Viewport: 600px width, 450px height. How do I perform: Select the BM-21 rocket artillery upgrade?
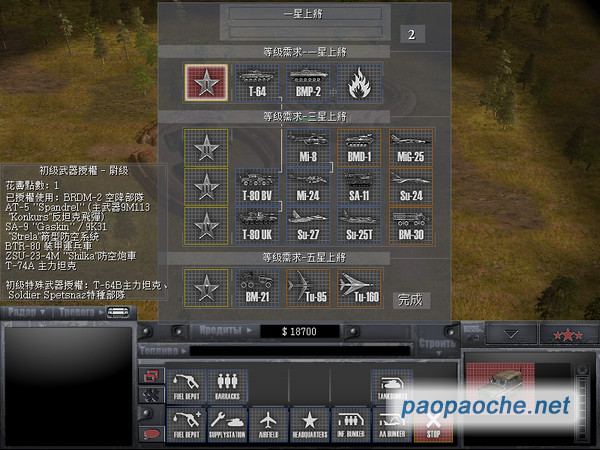(x=258, y=287)
